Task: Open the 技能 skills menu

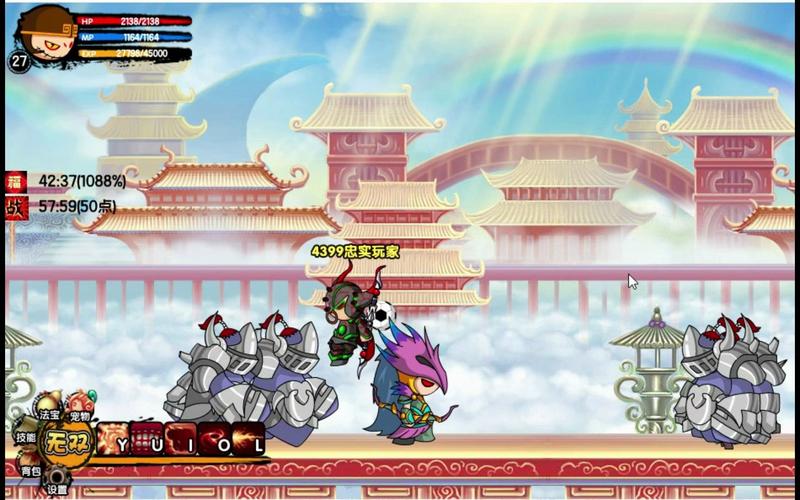Action: 25,437
